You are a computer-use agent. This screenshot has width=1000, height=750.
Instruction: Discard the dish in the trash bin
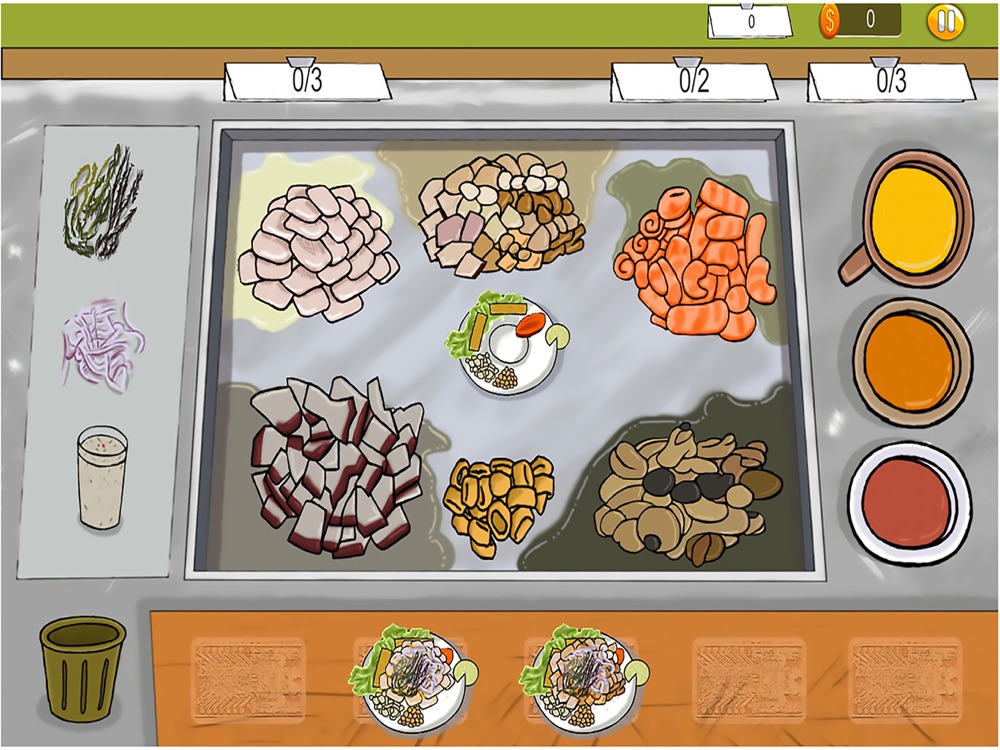click(83, 664)
